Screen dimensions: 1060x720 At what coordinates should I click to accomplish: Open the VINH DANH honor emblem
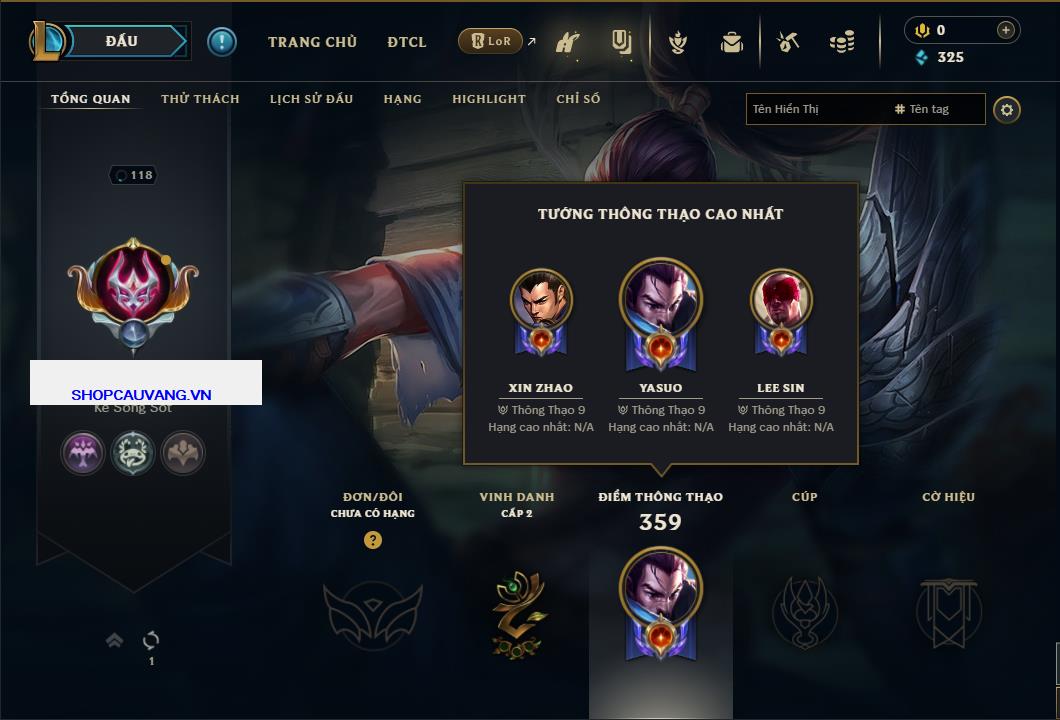(x=517, y=614)
